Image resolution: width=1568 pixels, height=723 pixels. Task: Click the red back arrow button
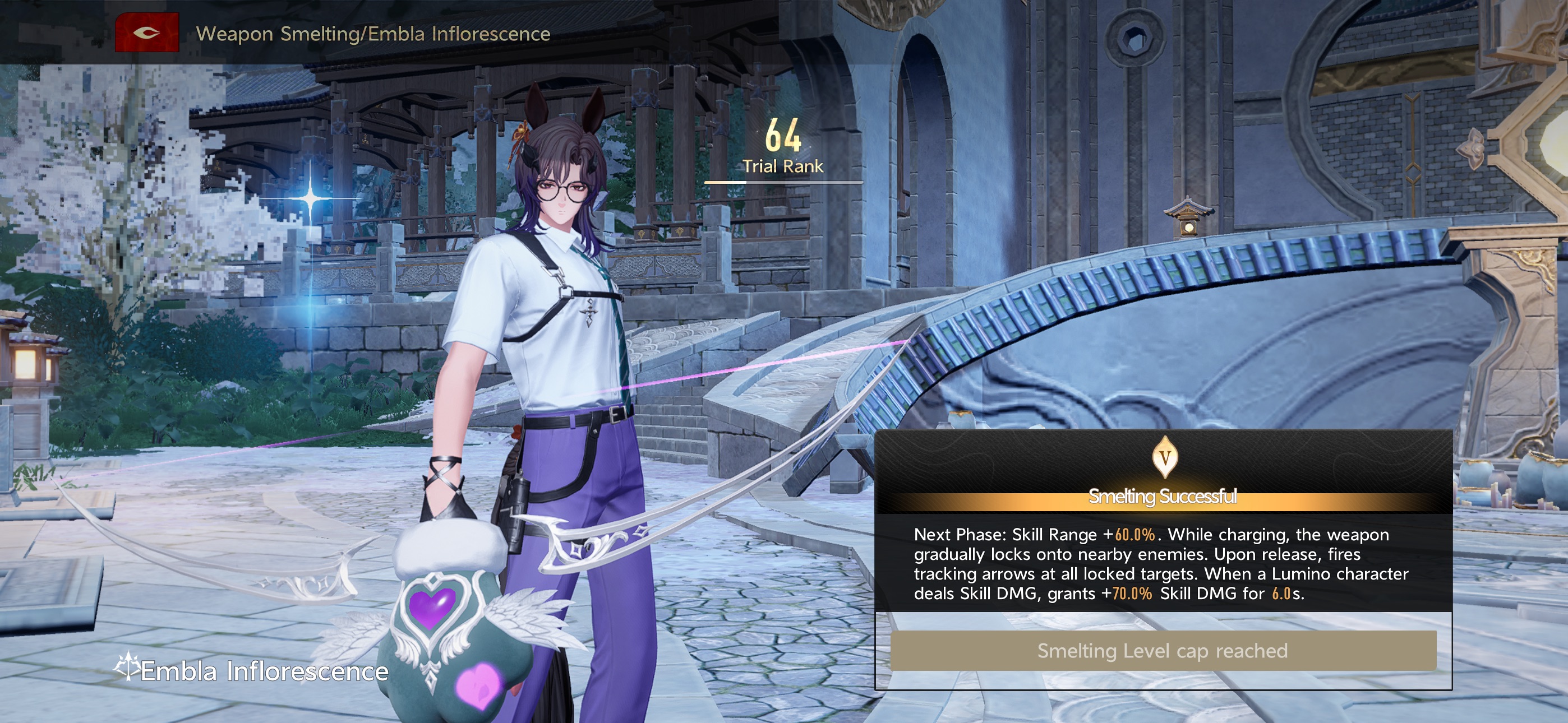tap(147, 33)
